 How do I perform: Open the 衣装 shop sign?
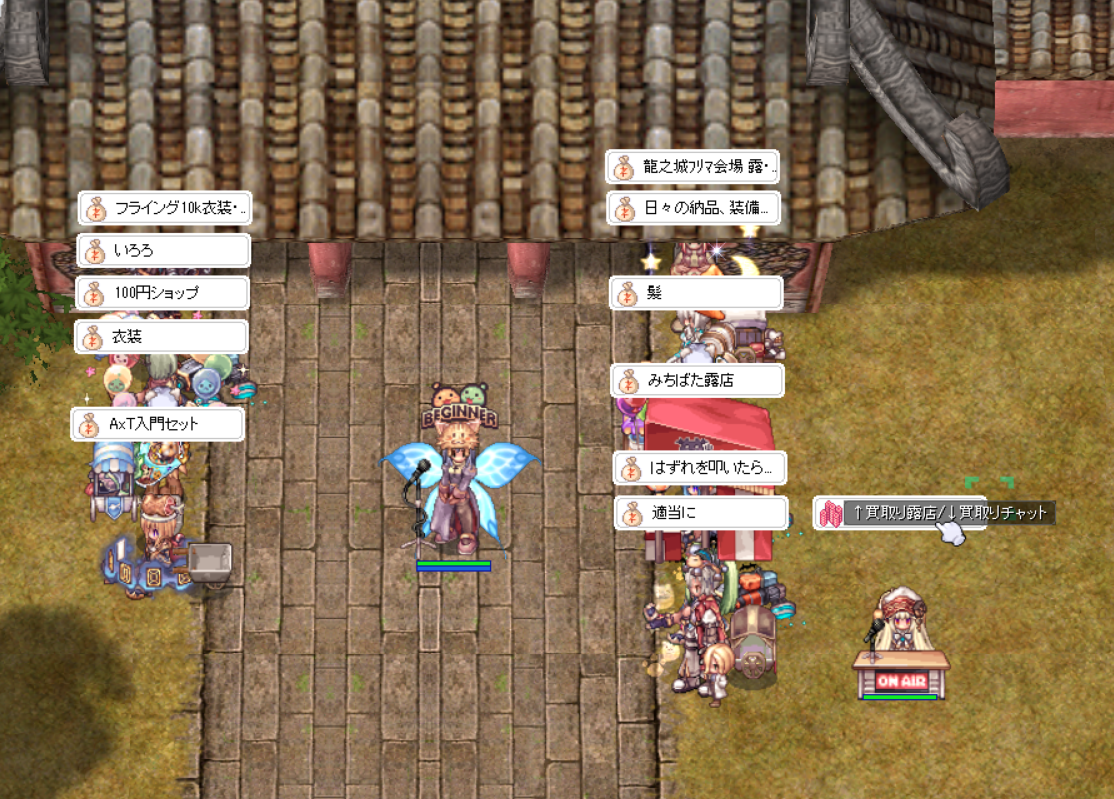161,337
